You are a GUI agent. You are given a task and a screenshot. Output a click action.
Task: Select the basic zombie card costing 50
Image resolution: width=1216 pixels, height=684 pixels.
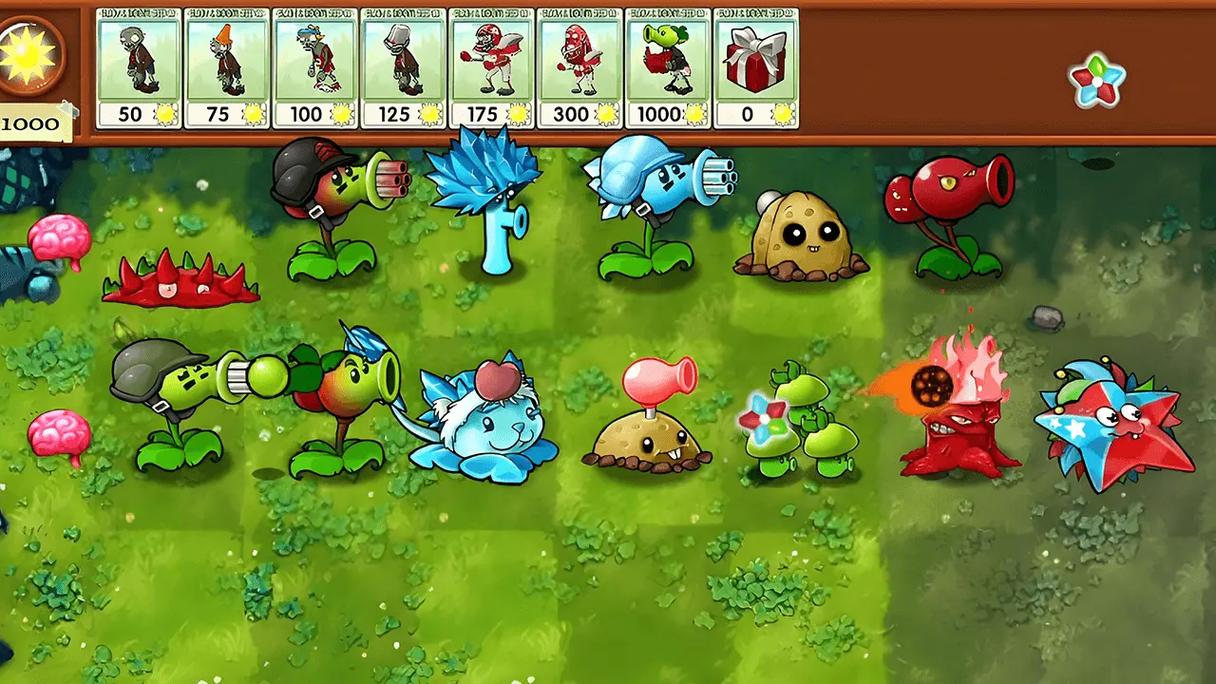[140, 68]
